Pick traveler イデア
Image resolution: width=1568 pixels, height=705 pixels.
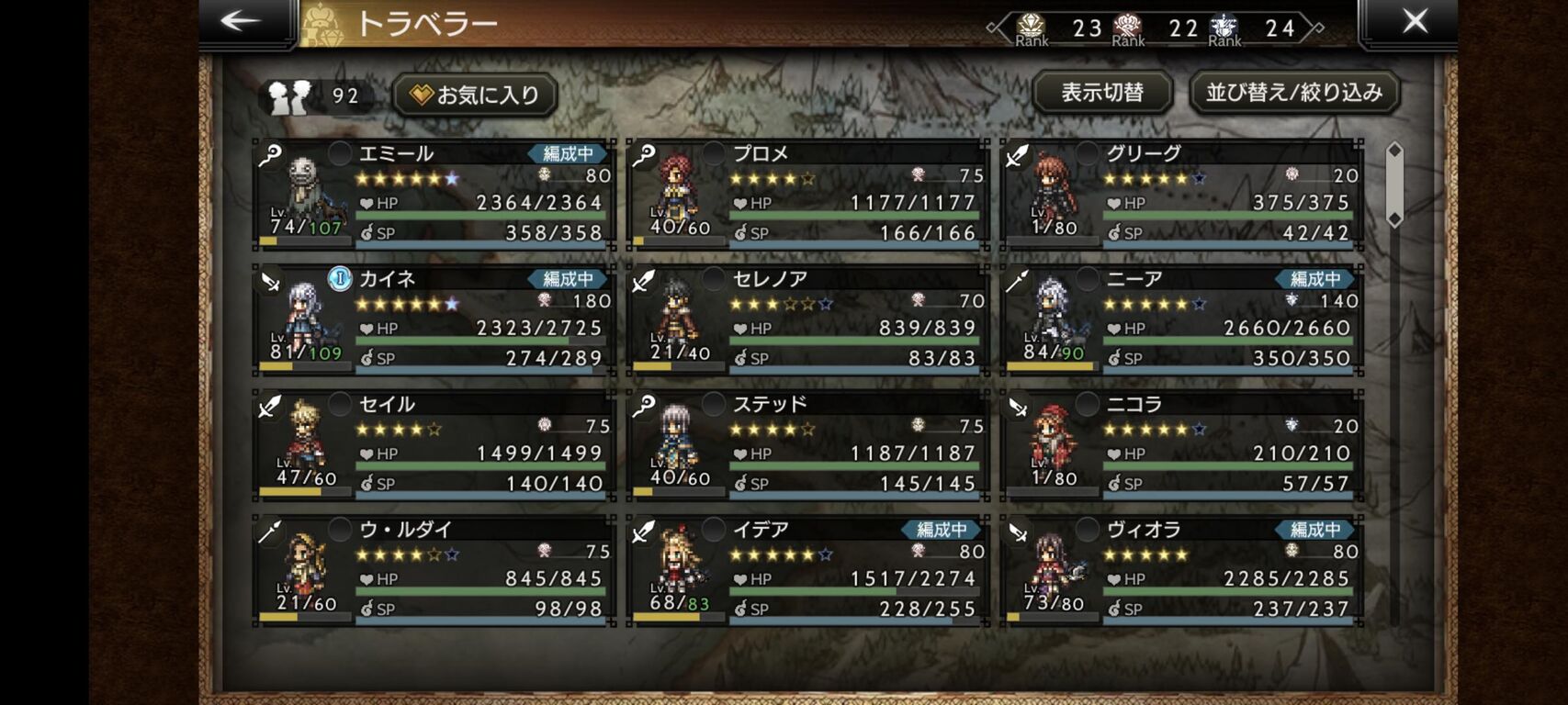coord(808,570)
